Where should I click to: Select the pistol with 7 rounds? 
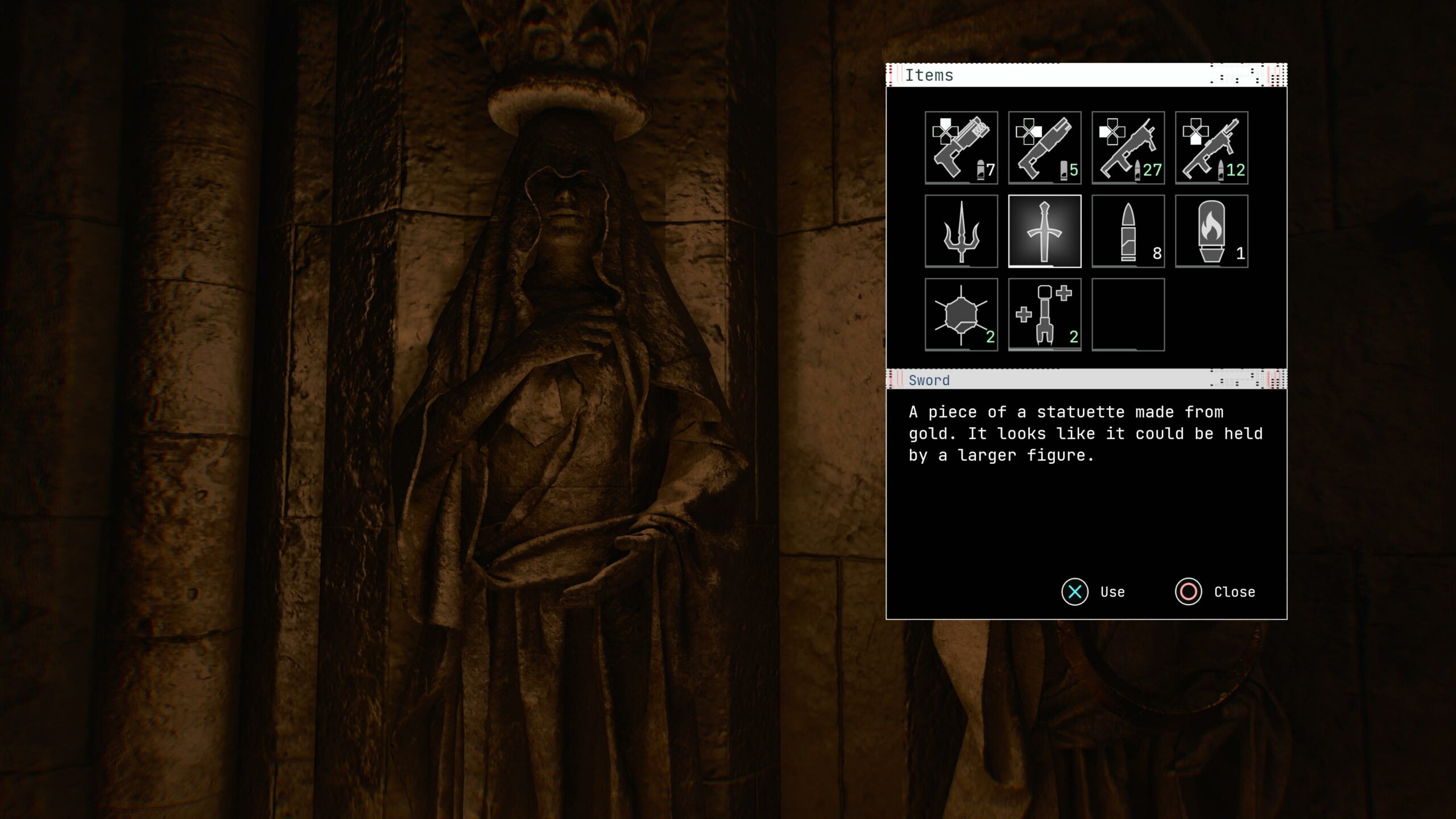point(961,147)
